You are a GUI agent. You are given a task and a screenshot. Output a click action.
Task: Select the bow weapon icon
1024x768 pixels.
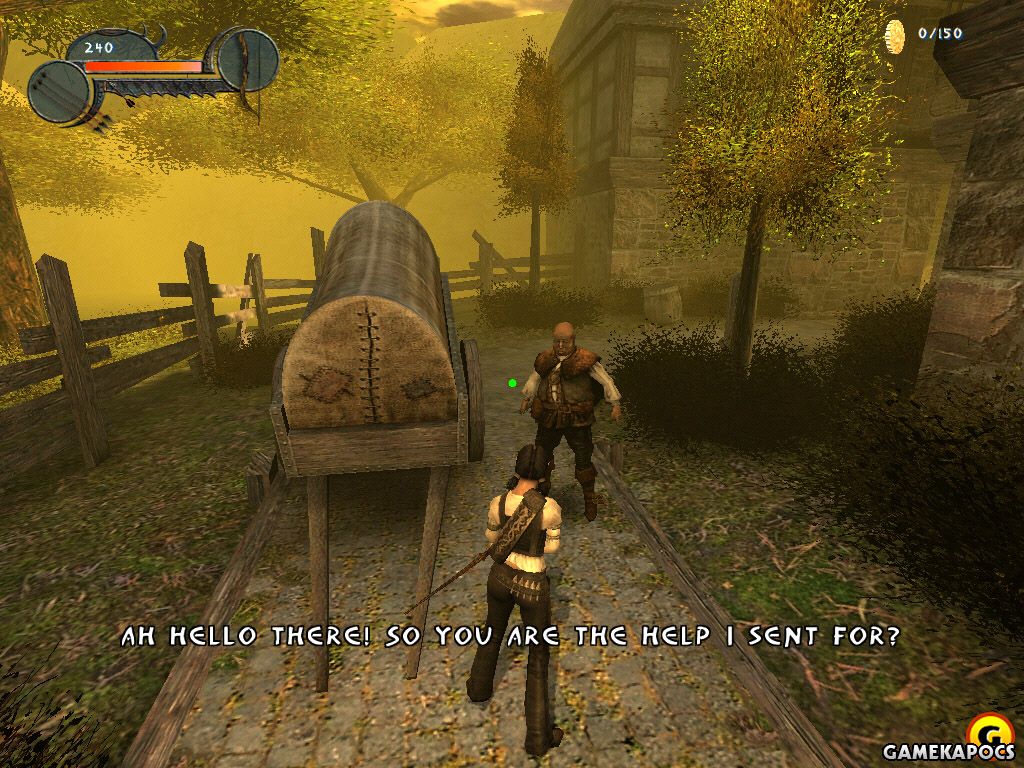point(247,62)
